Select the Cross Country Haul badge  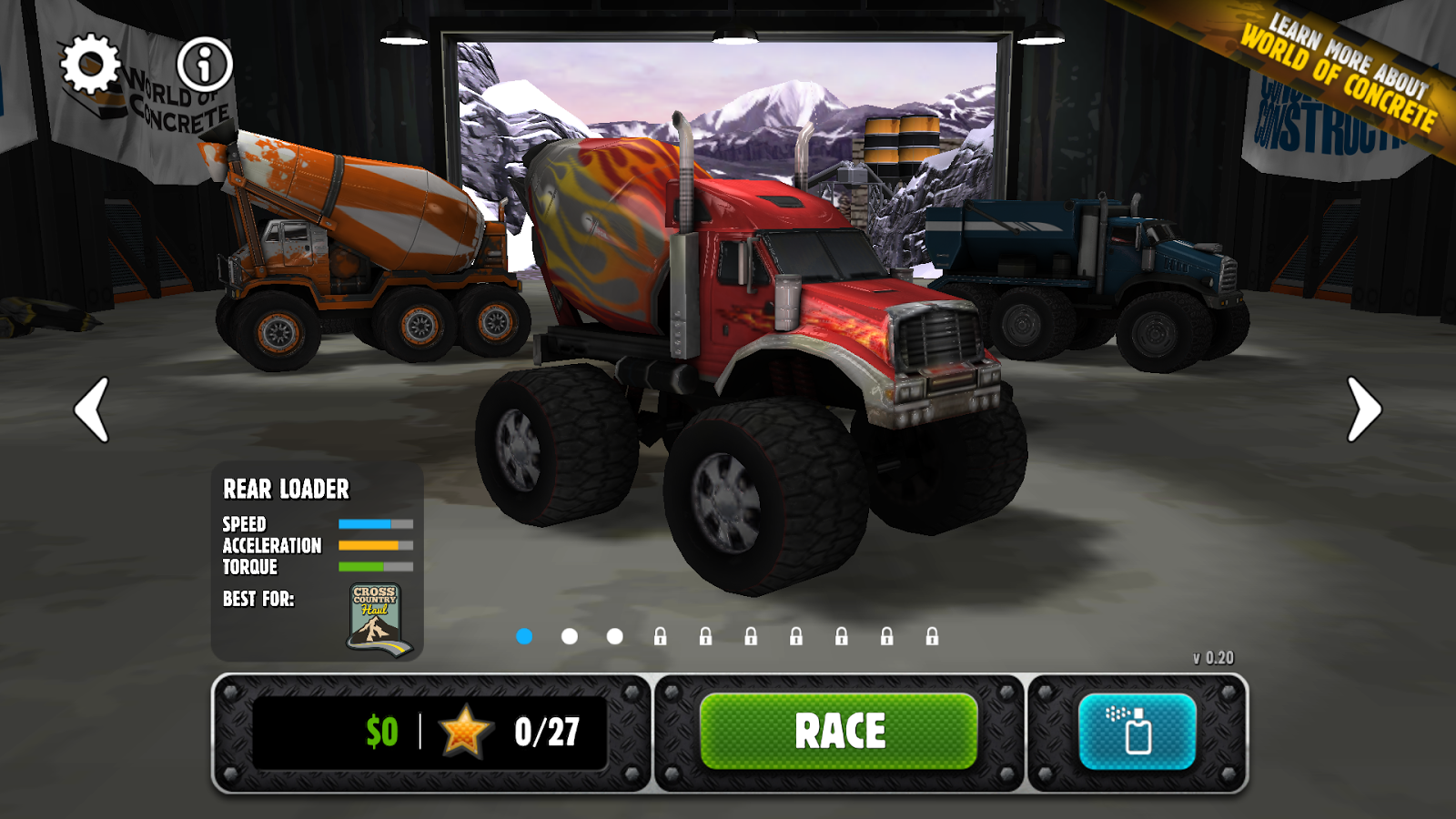[377, 616]
